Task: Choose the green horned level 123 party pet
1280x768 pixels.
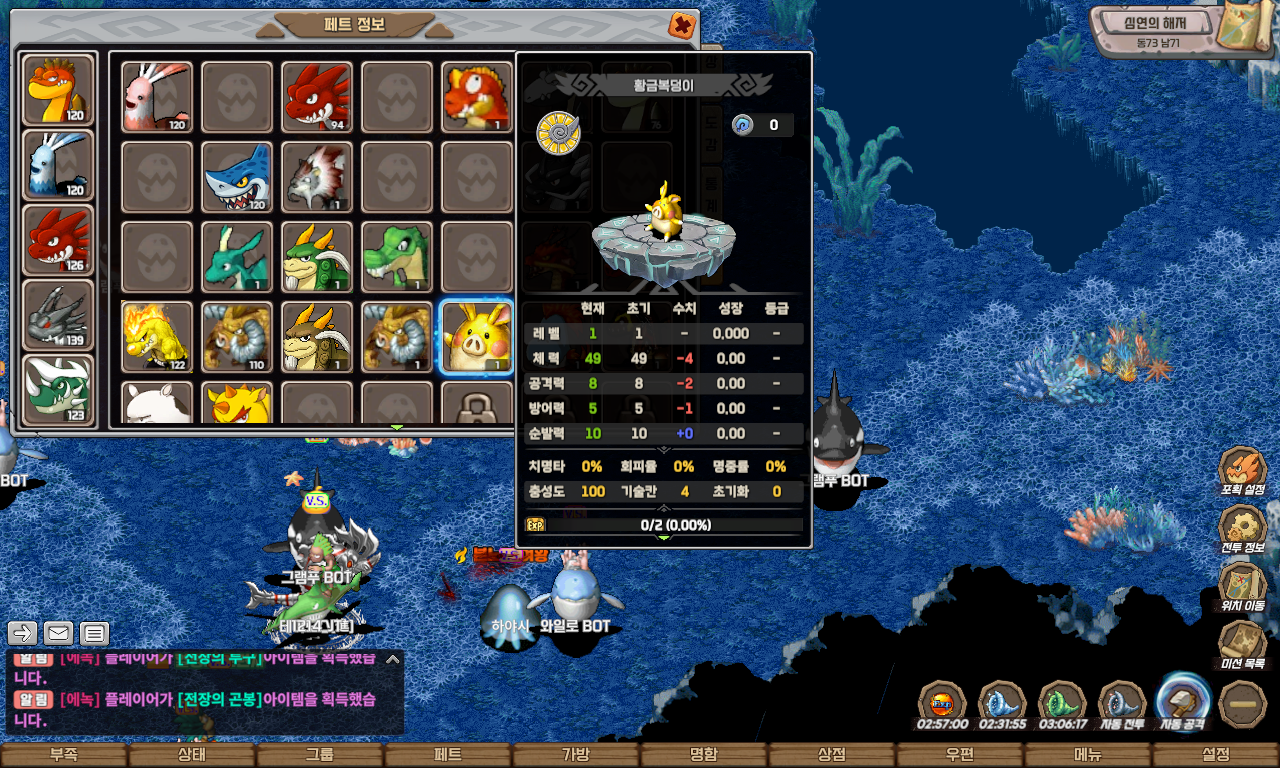Action: [x=58, y=390]
